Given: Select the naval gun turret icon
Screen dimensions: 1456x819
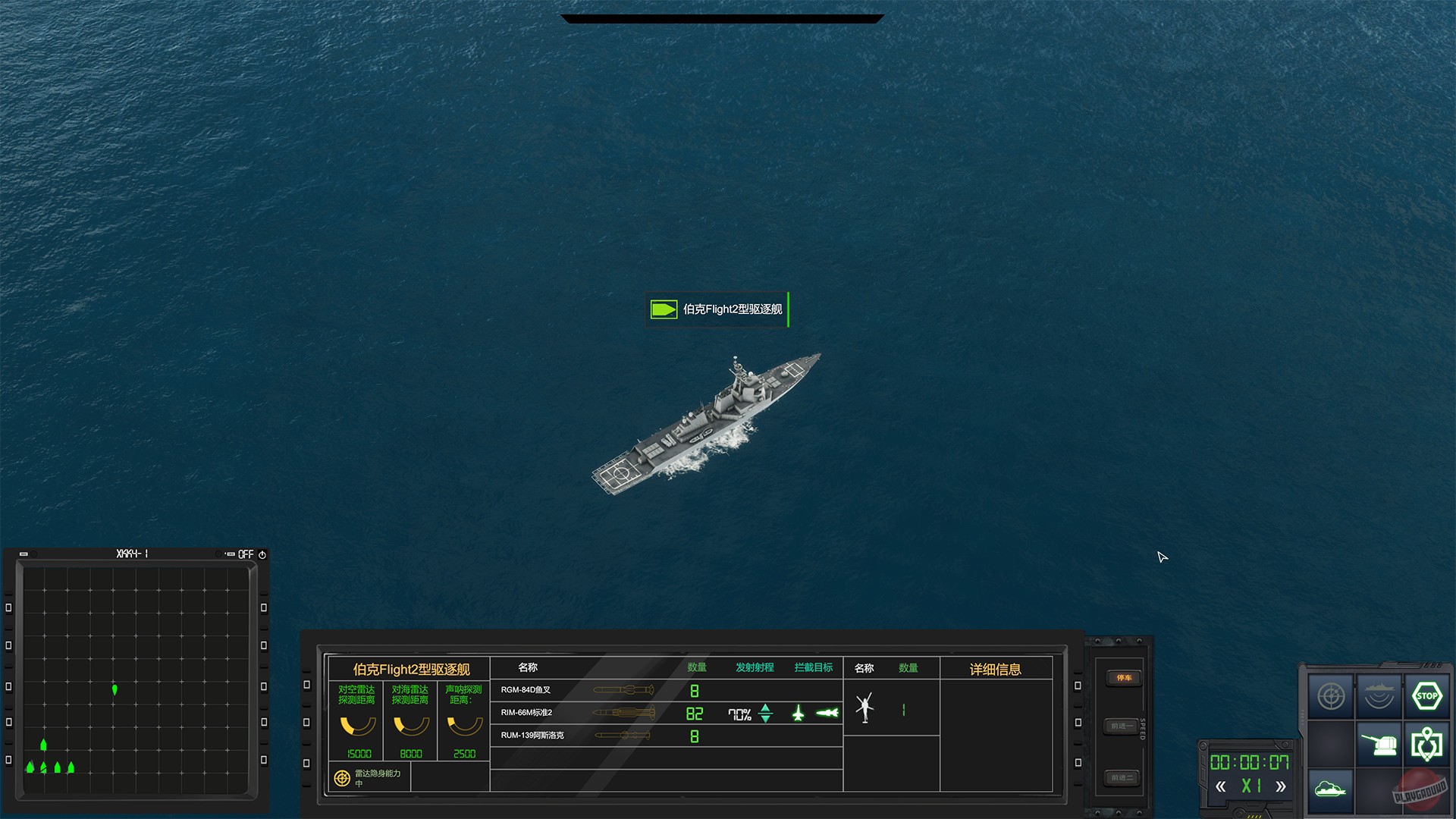Looking at the screenshot, I should tap(1379, 742).
